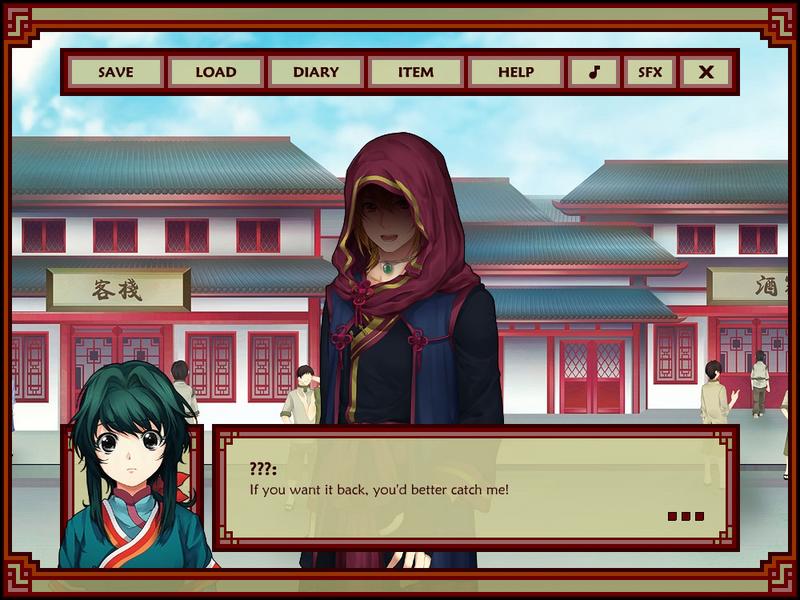Image resolution: width=800 pixels, height=600 pixels.
Task: Click the SAVE button
Action: 116,72
